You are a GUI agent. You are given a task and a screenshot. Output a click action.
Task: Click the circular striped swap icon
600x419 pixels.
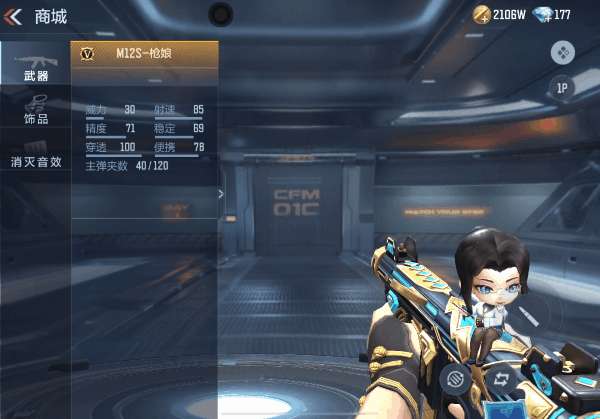454,379
